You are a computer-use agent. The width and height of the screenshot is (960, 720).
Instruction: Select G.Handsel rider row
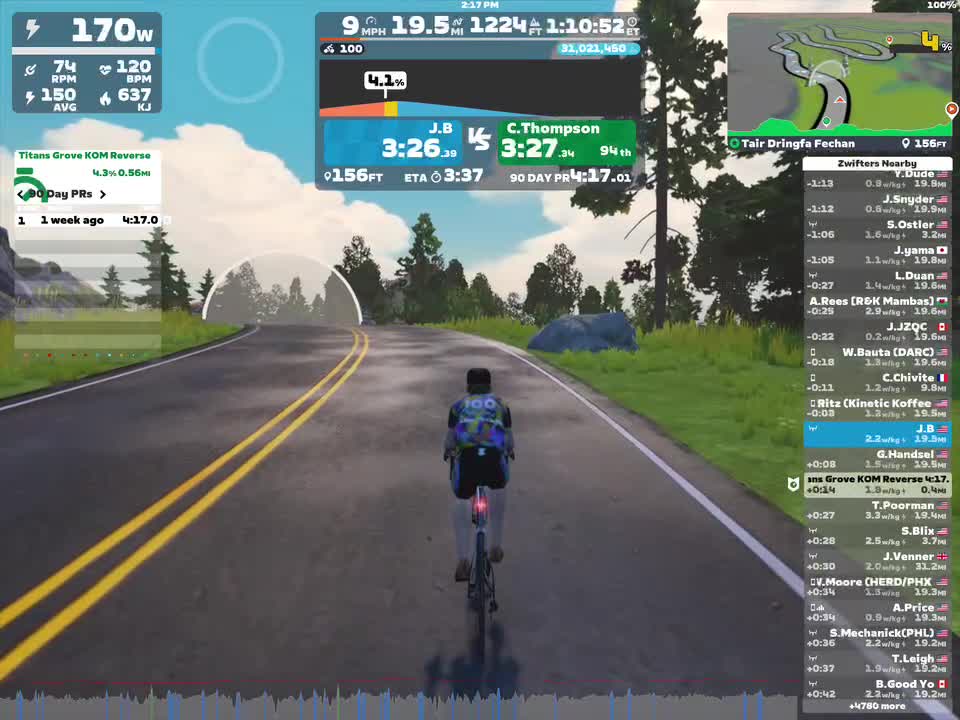pos(877,459)
